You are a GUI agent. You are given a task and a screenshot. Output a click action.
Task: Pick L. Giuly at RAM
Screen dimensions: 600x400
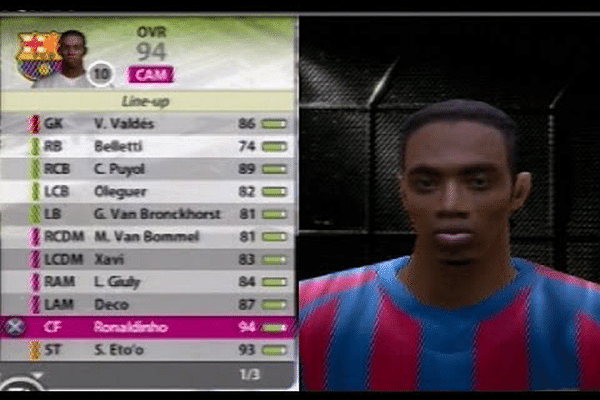pyautogui.click(x=150, y=282)
